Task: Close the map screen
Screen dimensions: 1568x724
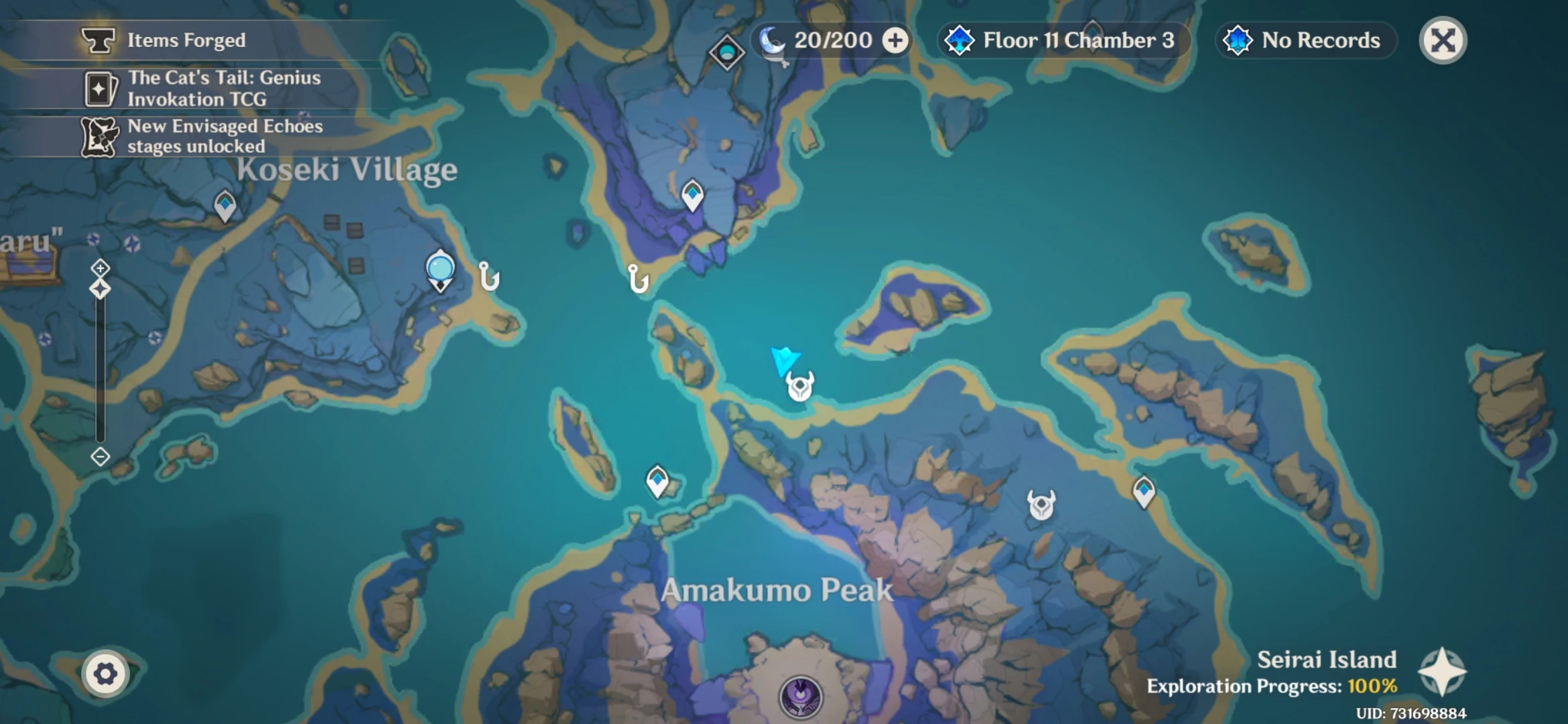Action: pyautogui.click(x=1443, y=40)
